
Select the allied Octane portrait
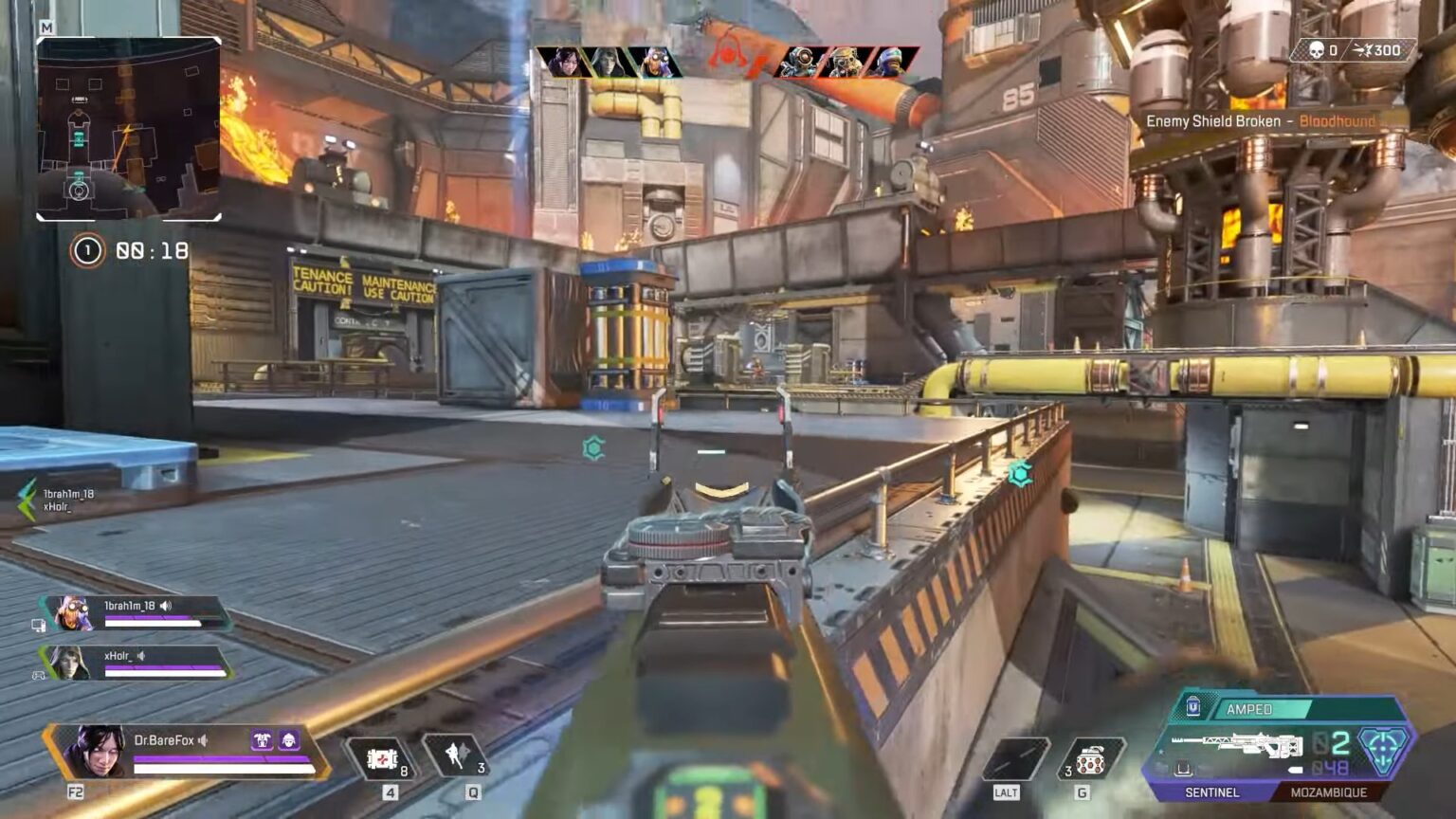654,63
